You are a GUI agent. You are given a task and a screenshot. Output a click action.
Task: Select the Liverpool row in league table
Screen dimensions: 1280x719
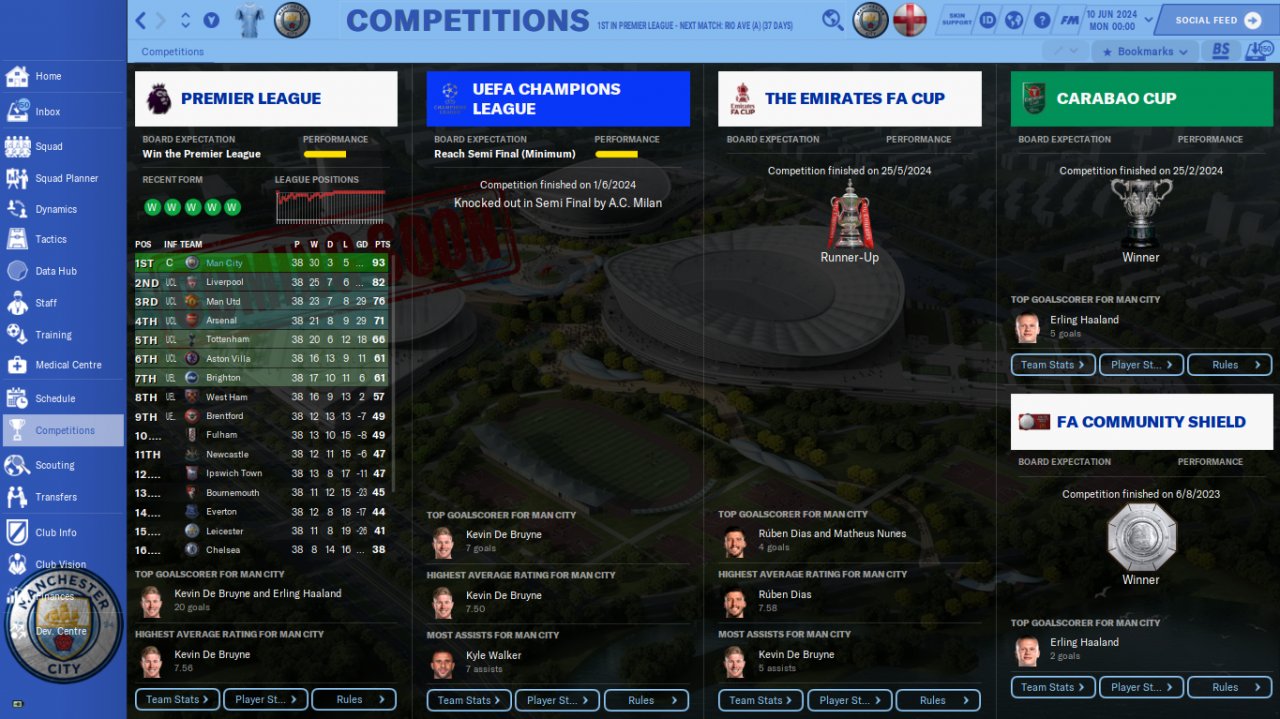(x=264, y=282)
